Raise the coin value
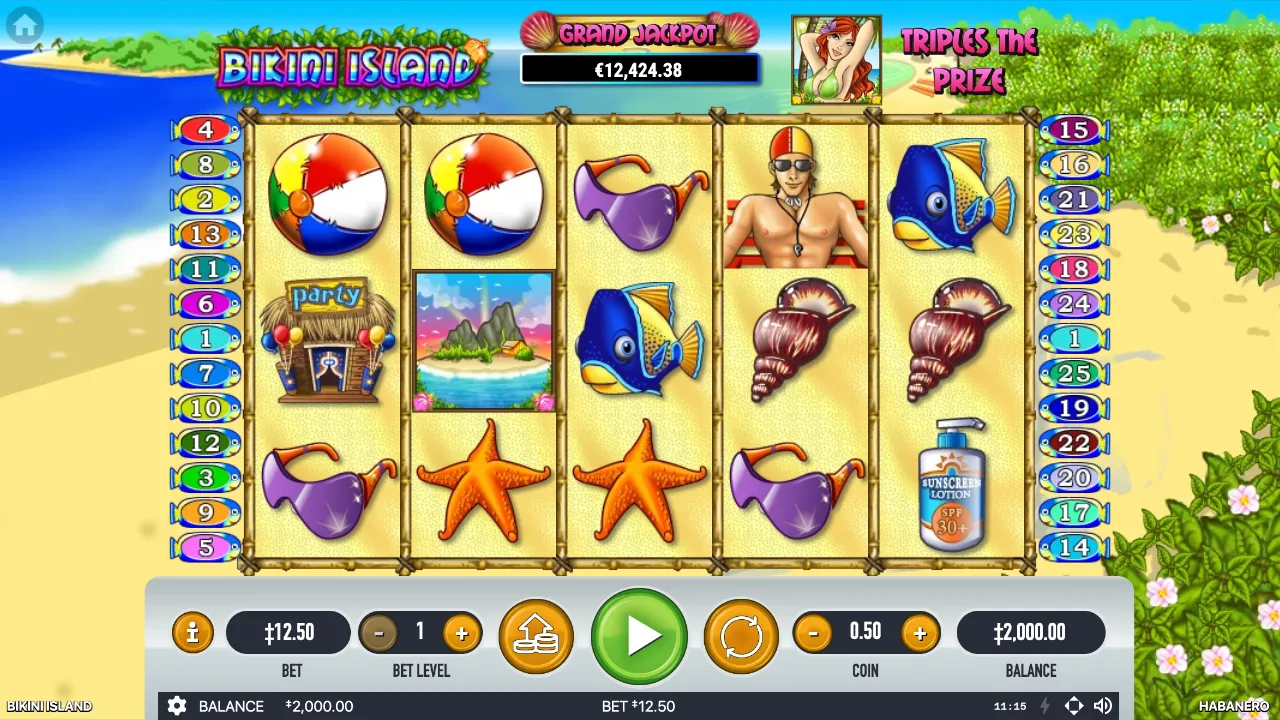 click(919, 633)
